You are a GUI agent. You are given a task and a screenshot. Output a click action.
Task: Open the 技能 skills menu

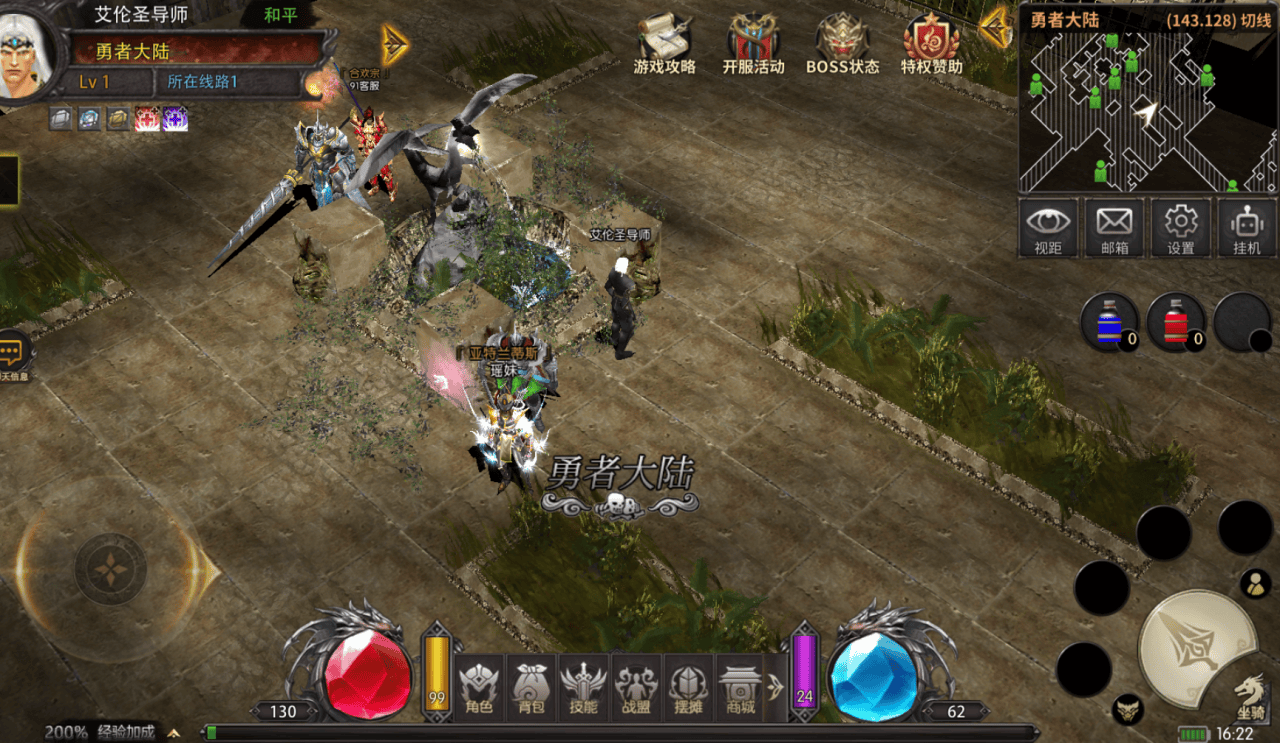point(582,689)
